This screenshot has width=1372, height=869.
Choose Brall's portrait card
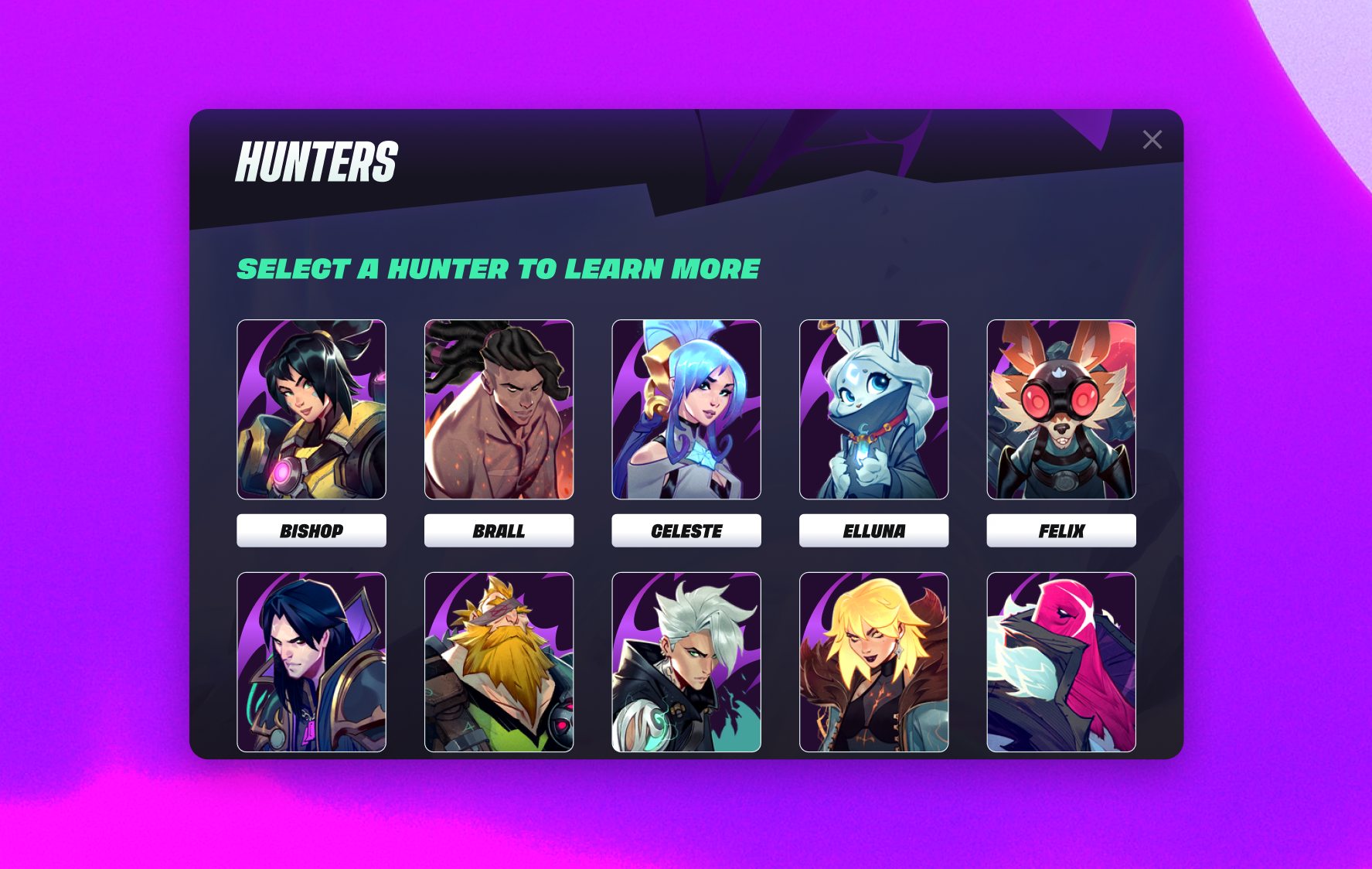click(x=499, y=409)
